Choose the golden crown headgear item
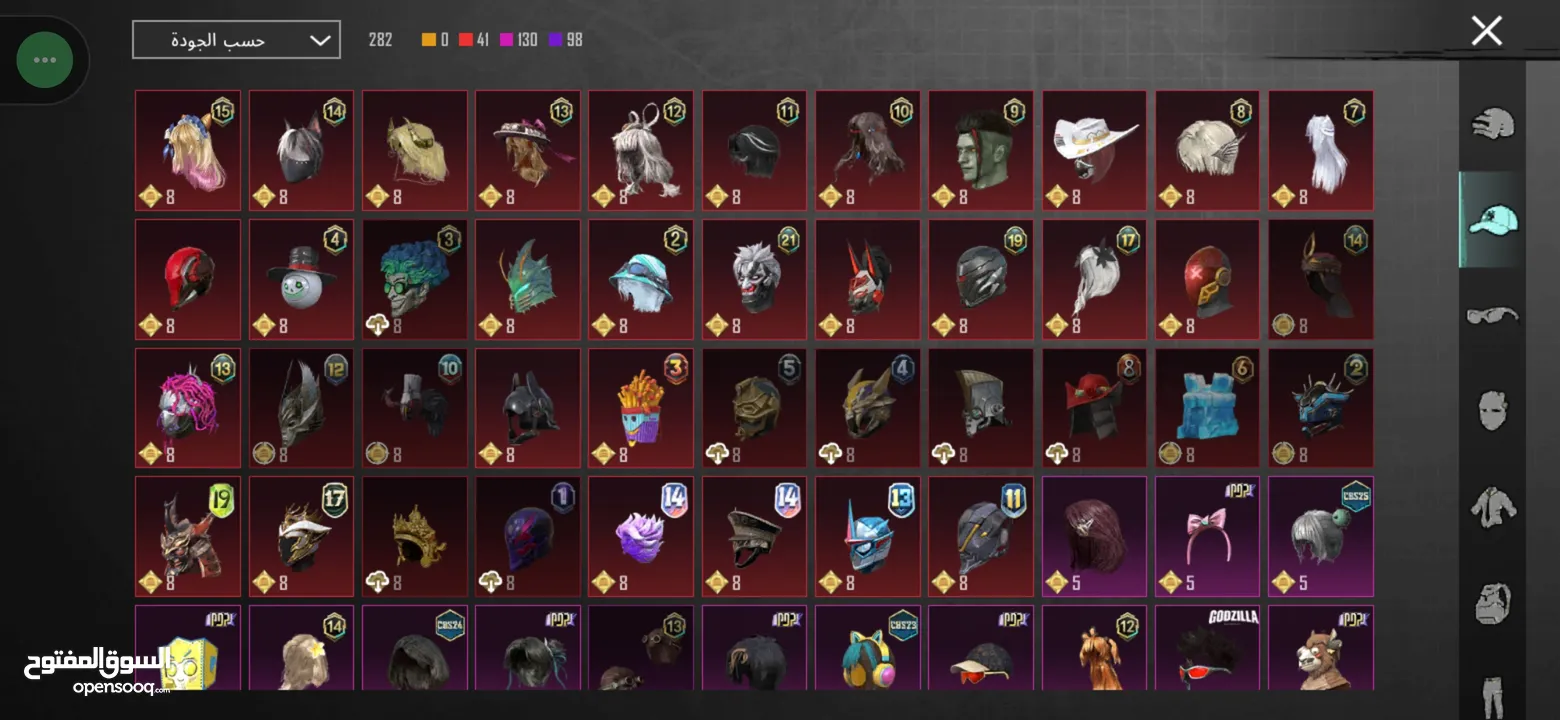 pos(414,537)
